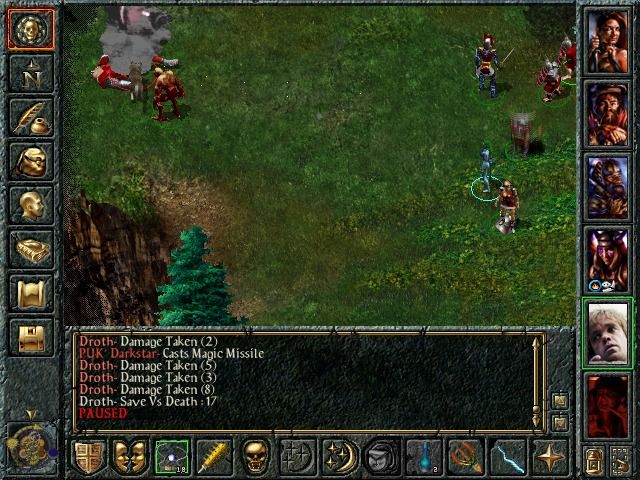Activate the shield guard action
This screenshot has height=480, width=640.
tap(88, 457)
